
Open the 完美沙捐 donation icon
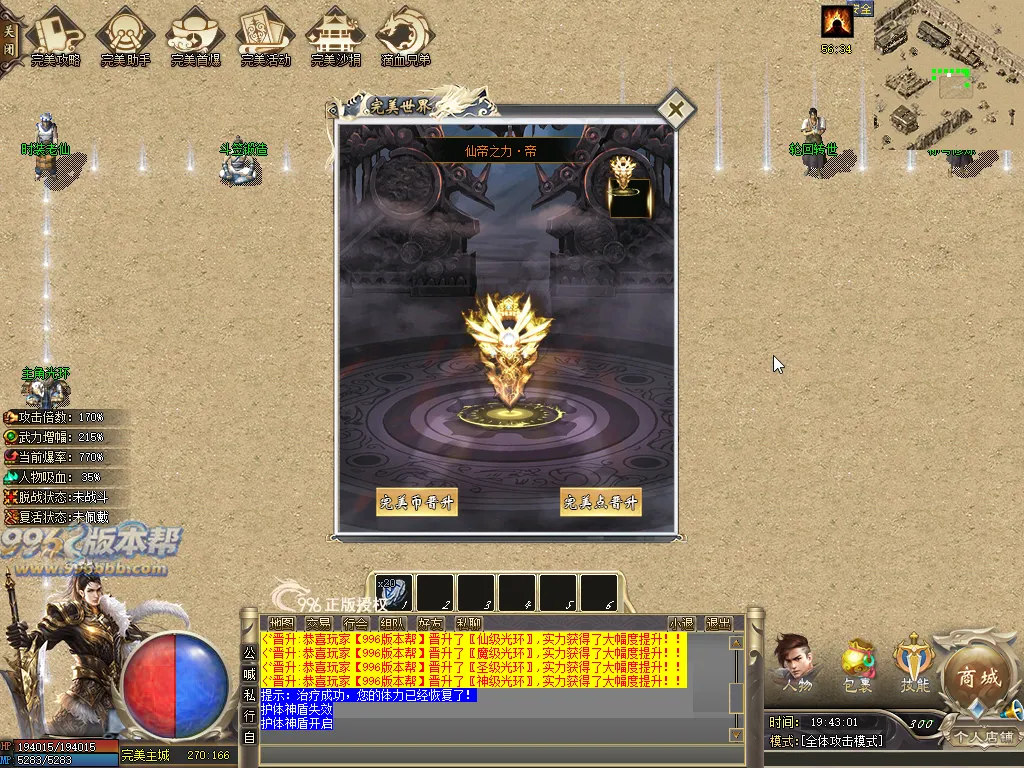tap(335, 36)
